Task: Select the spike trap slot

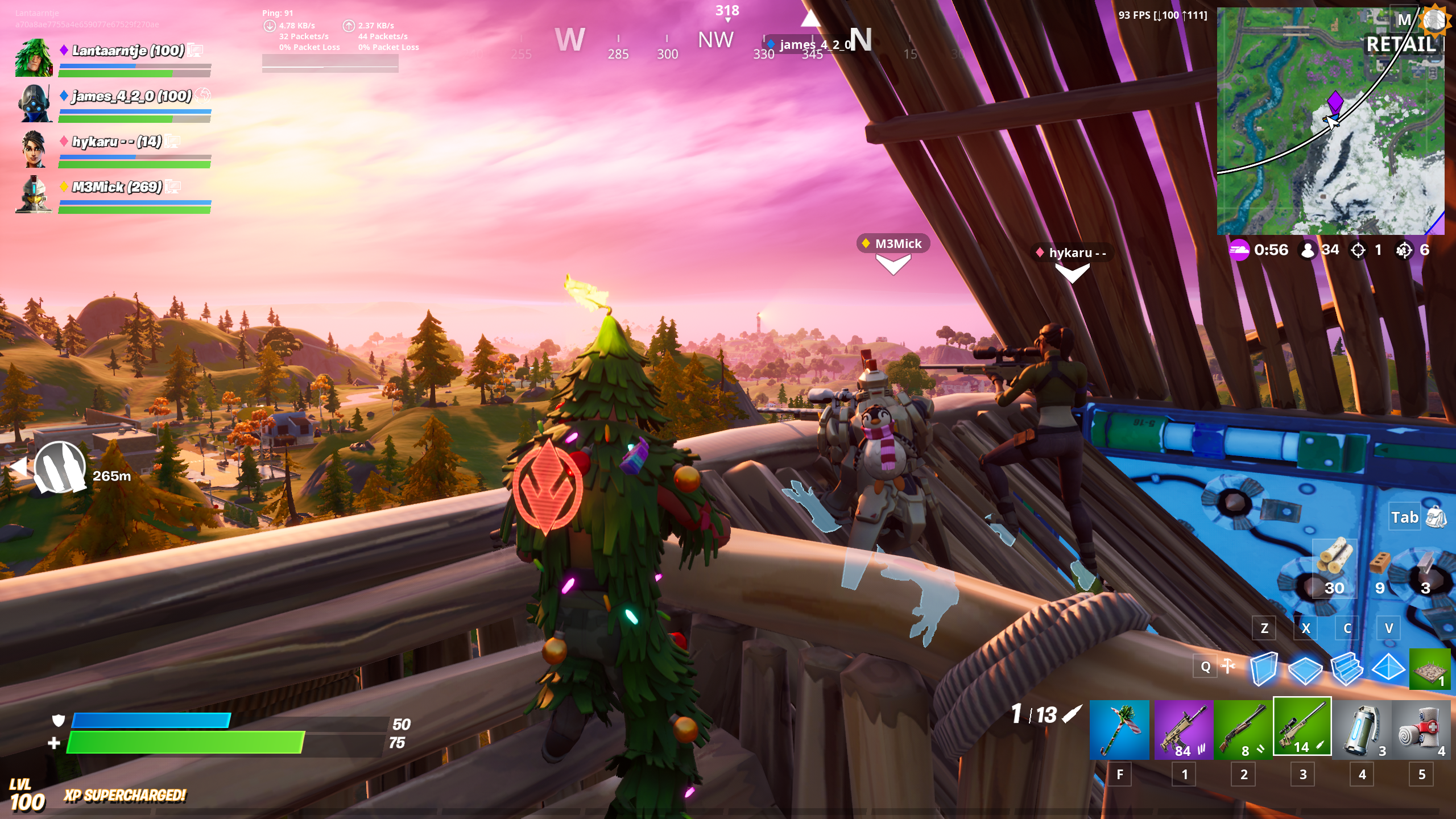Action: click(x=1430, y=669)
